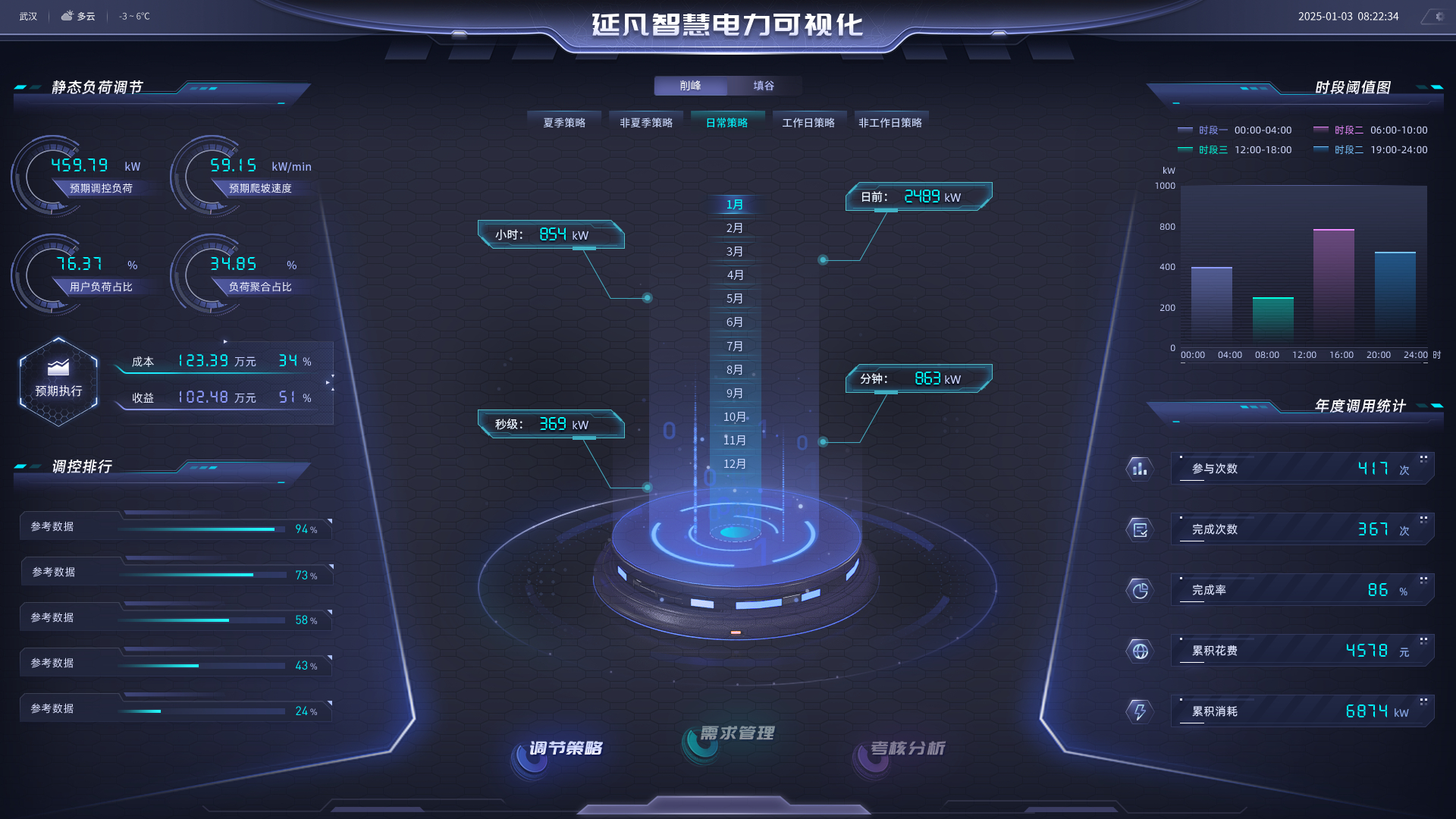
Task: Select 5月 from the month list
Action: tap(733, 298)
